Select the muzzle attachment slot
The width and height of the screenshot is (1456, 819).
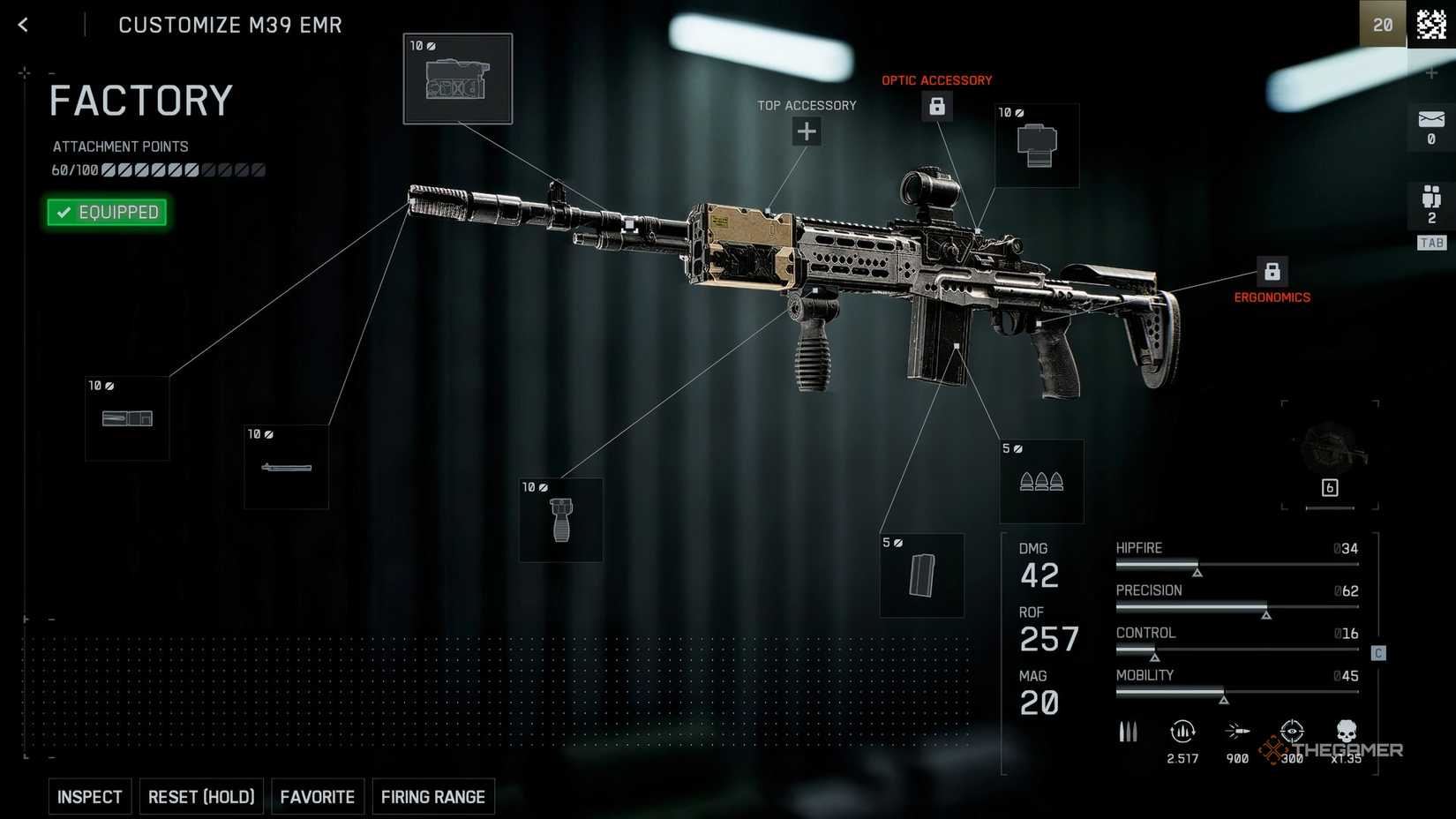point(127,417)
